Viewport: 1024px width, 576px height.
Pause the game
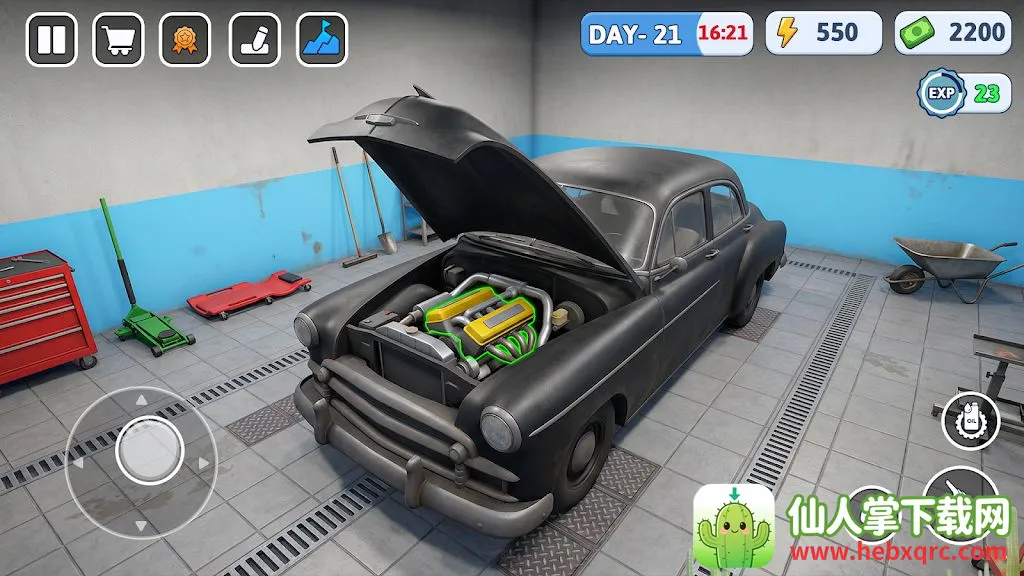coord(51,40)
